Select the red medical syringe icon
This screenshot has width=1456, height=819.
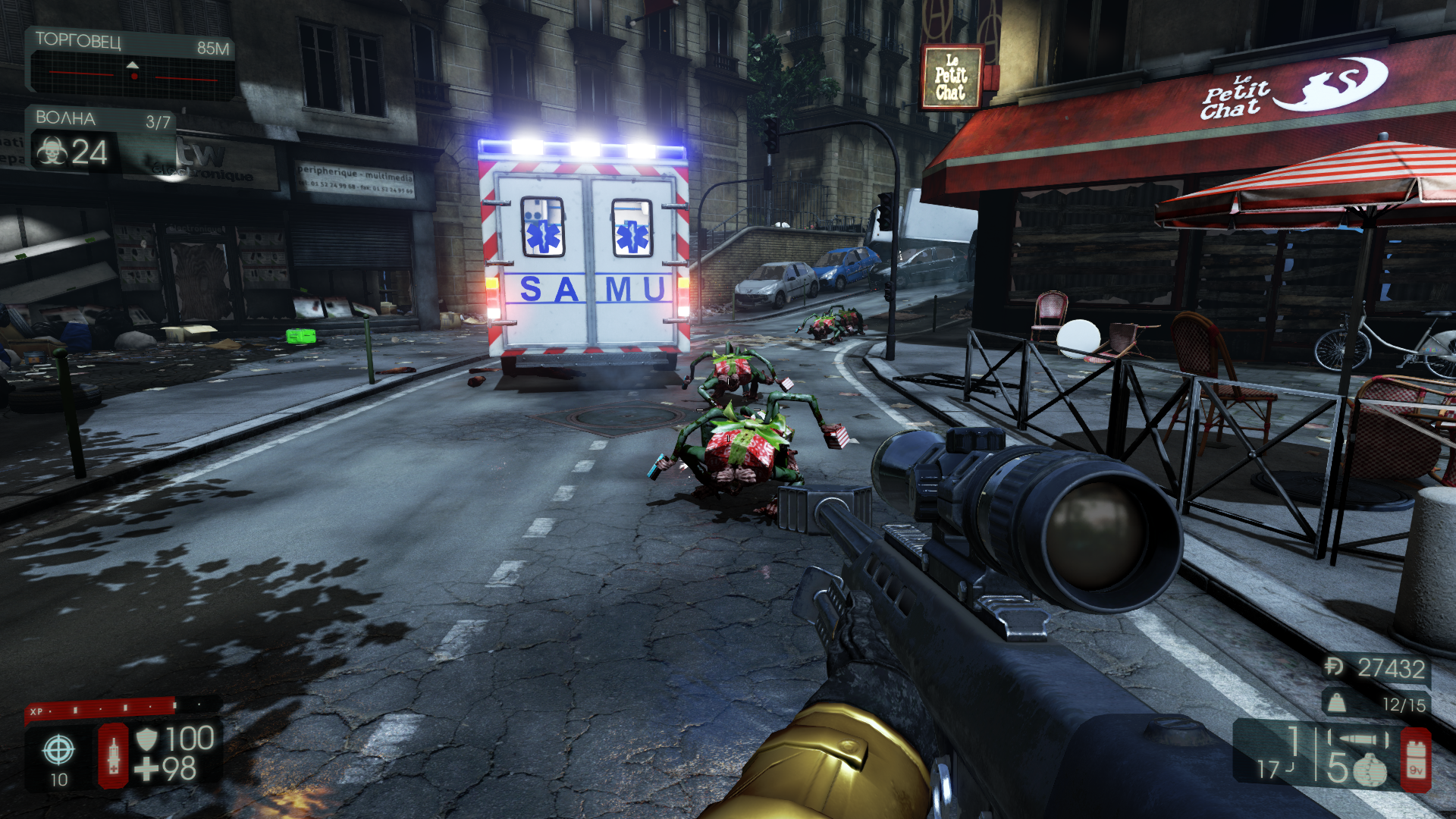pyautogui.click(x=114, y=755)
